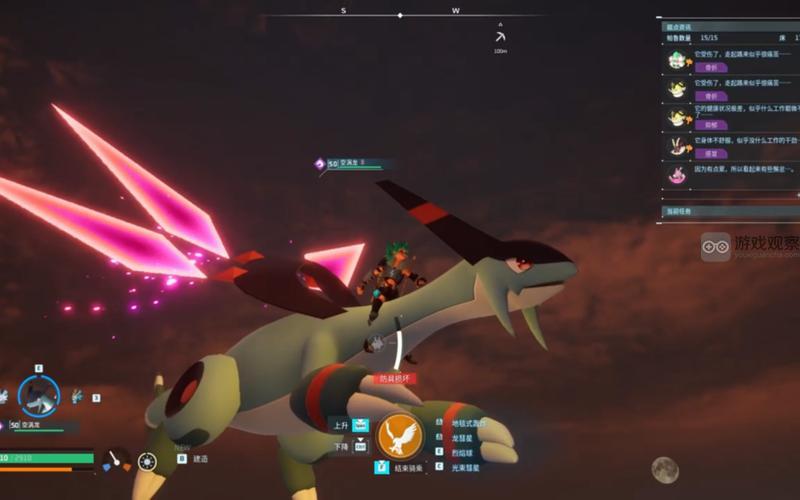Select the active pal portrait circle
Image resolution: width=800 pixels, height=500 pixels.
pyautogui.click(x=39, y=396)
